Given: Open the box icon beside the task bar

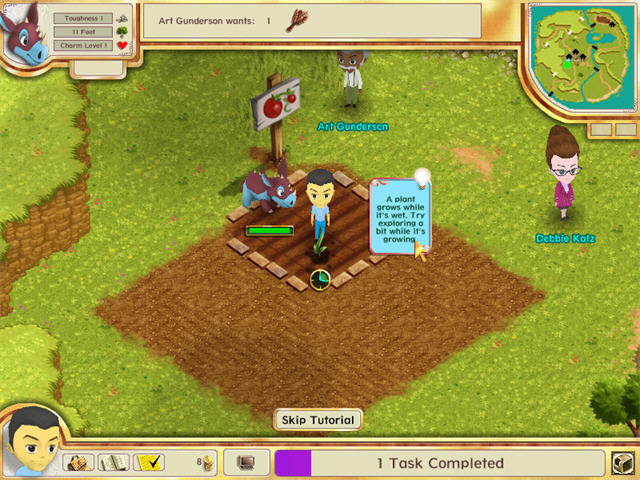Looking at the screenshot, I should 622,464.
